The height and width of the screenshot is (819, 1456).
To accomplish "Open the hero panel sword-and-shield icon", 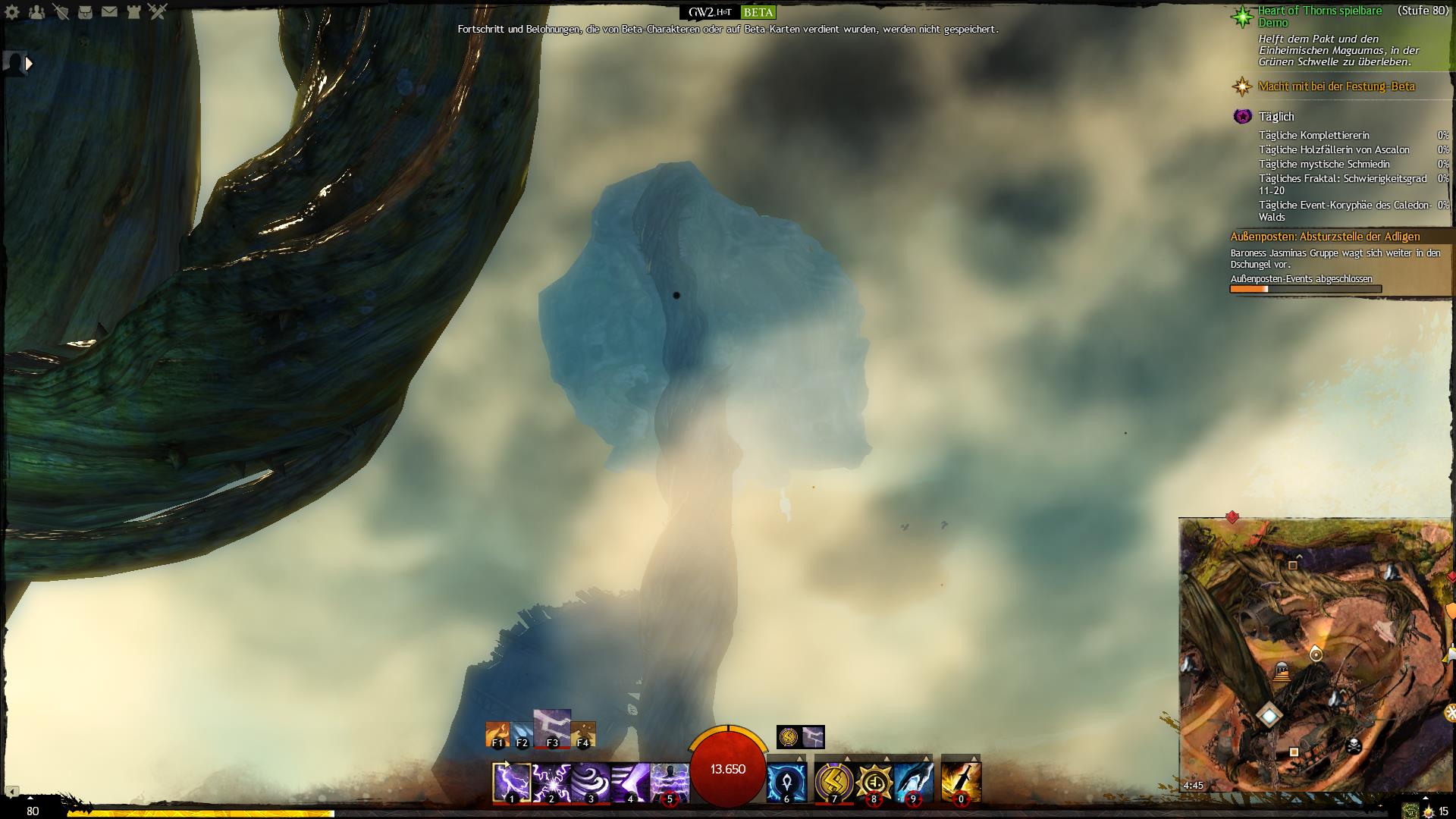I will click(61, 12).
